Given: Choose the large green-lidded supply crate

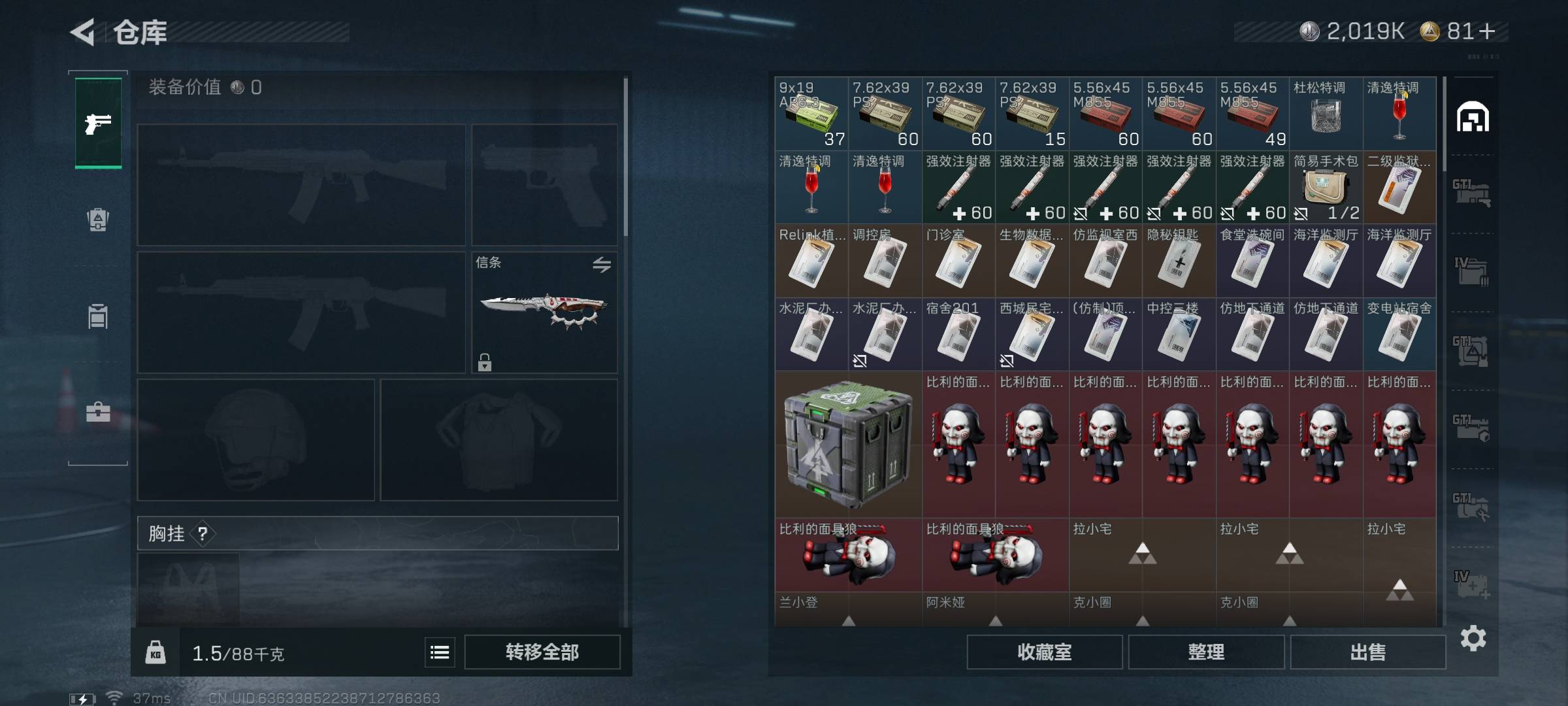Looking at the screenshot, I should tap(848, 445).
